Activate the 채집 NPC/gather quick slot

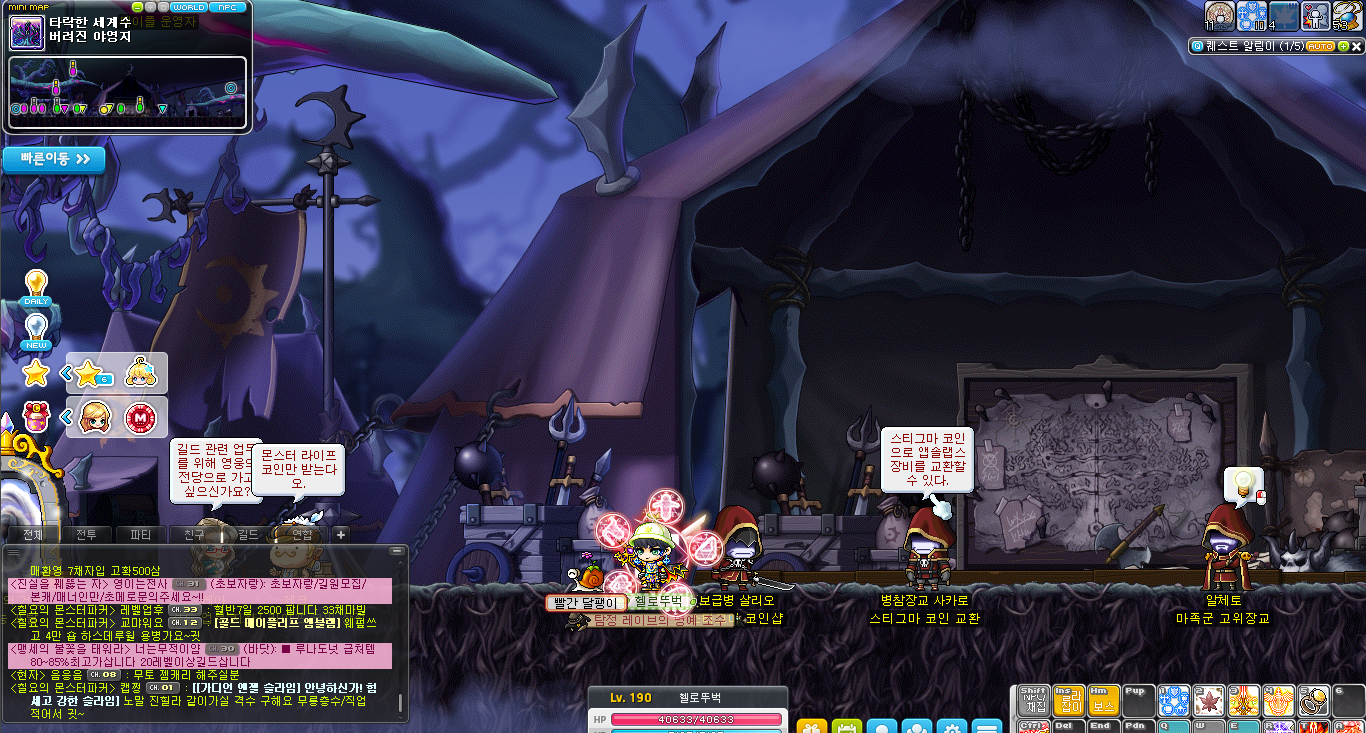[1034, 701]
